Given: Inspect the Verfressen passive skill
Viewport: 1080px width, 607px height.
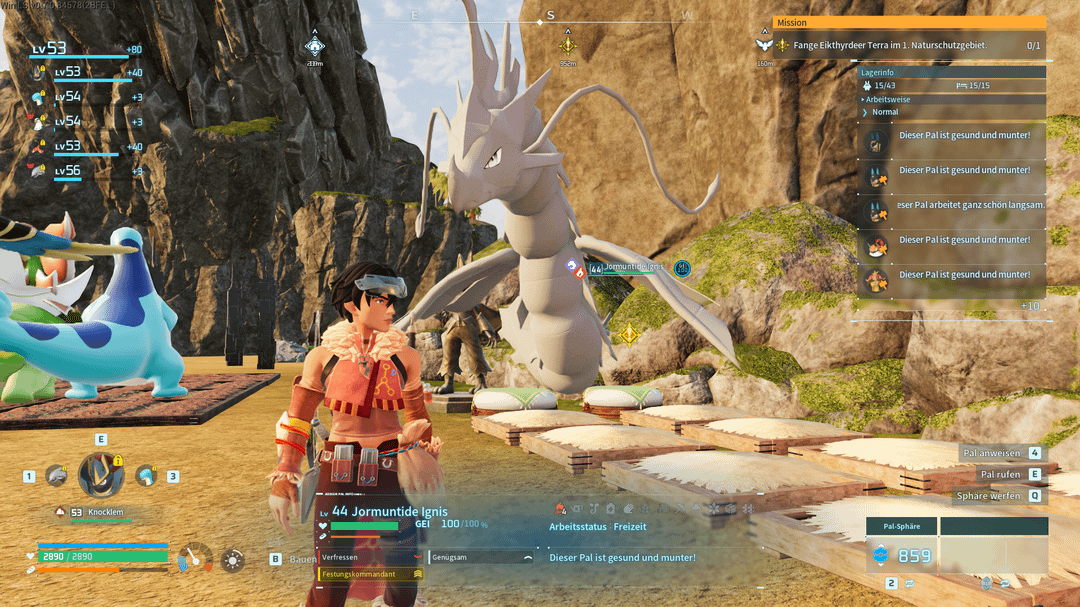Looking at the screenshot, I should pyautogui.click(x=371, y=557).
